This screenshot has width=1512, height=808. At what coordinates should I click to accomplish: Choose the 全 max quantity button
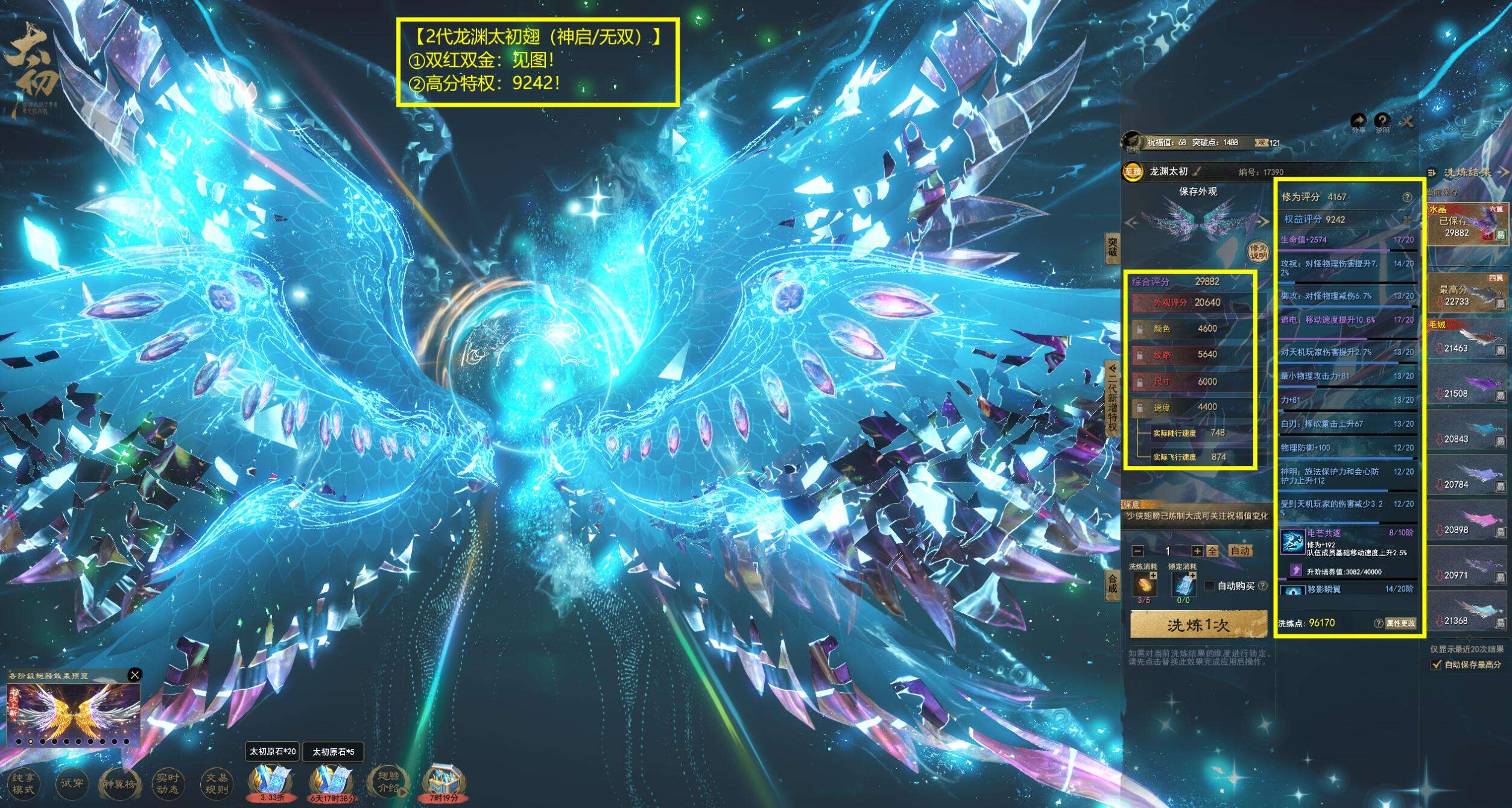pyautogui.click(x=1212, y=551)
